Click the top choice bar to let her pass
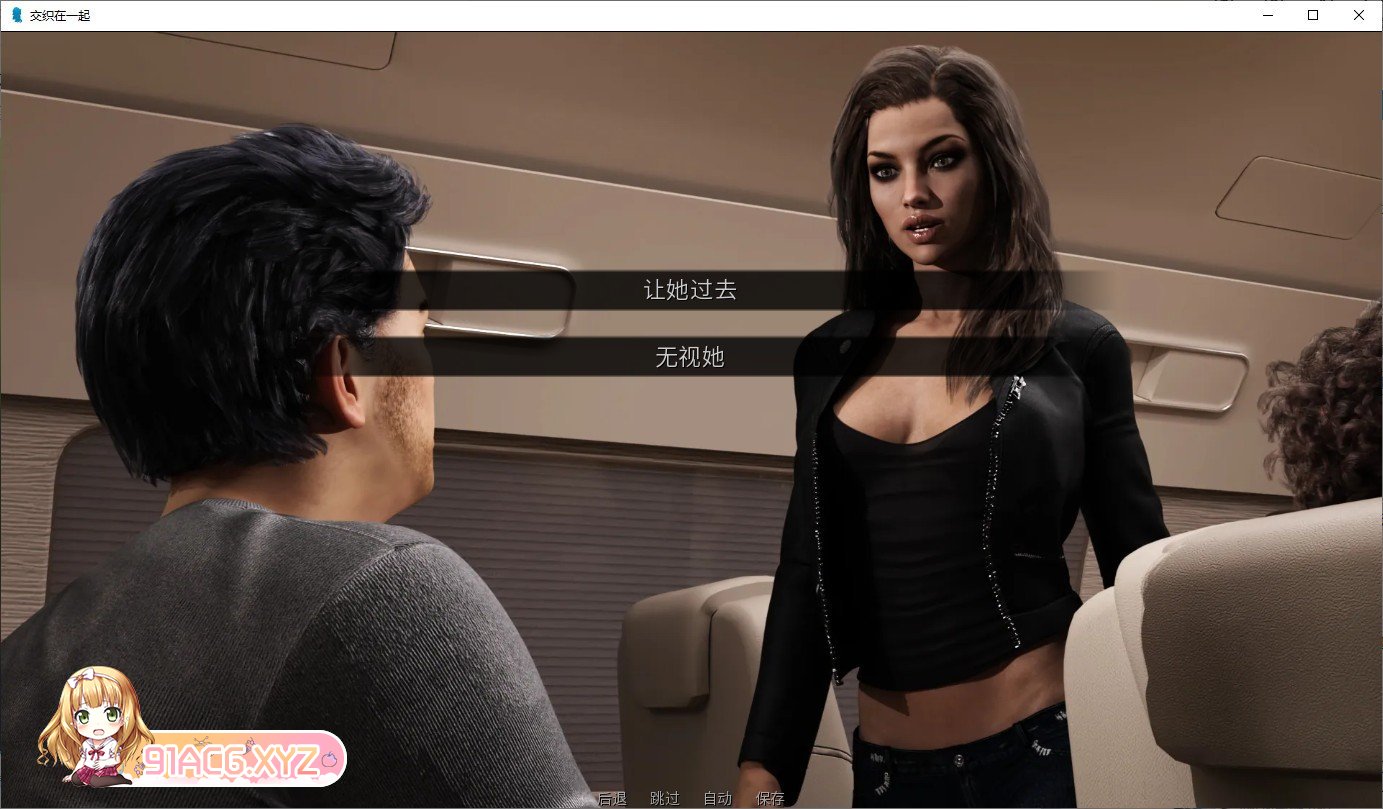This screenshot has height=809, width=1383. click(690, 290)
